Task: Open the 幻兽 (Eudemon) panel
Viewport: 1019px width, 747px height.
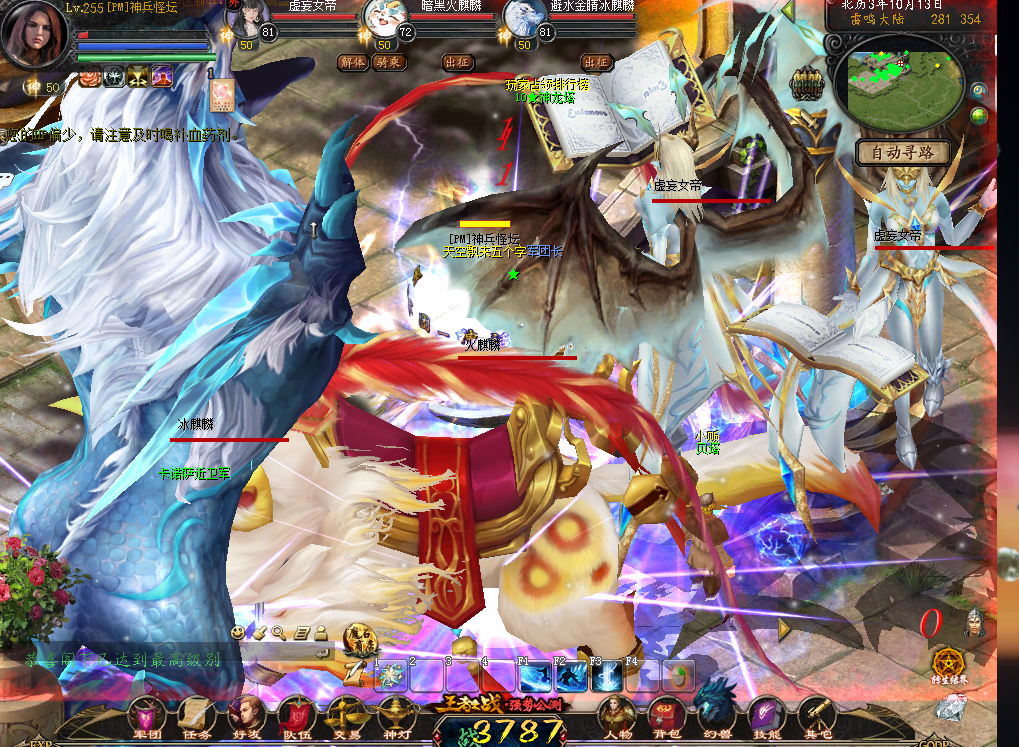Action: pyautogui.click(x=716, y=716)
